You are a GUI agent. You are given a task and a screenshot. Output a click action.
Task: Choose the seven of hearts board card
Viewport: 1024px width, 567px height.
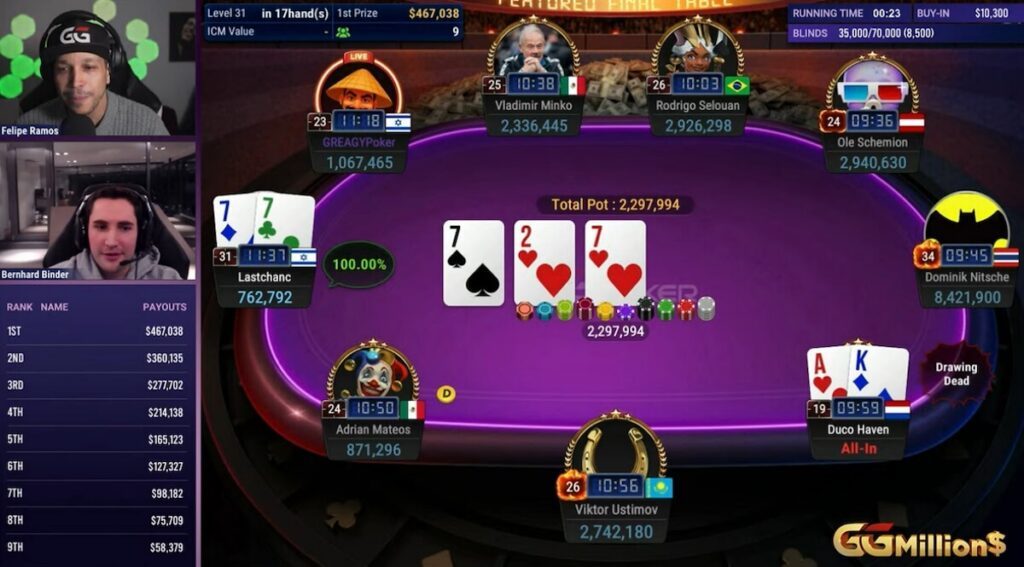[x=615, y=262]
